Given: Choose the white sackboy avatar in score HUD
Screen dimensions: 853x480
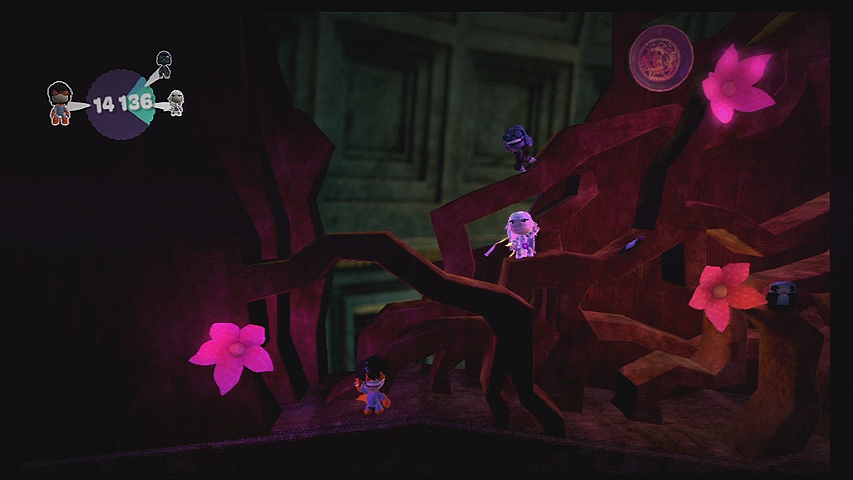Looking at the screenshot, I should point(176,102).
